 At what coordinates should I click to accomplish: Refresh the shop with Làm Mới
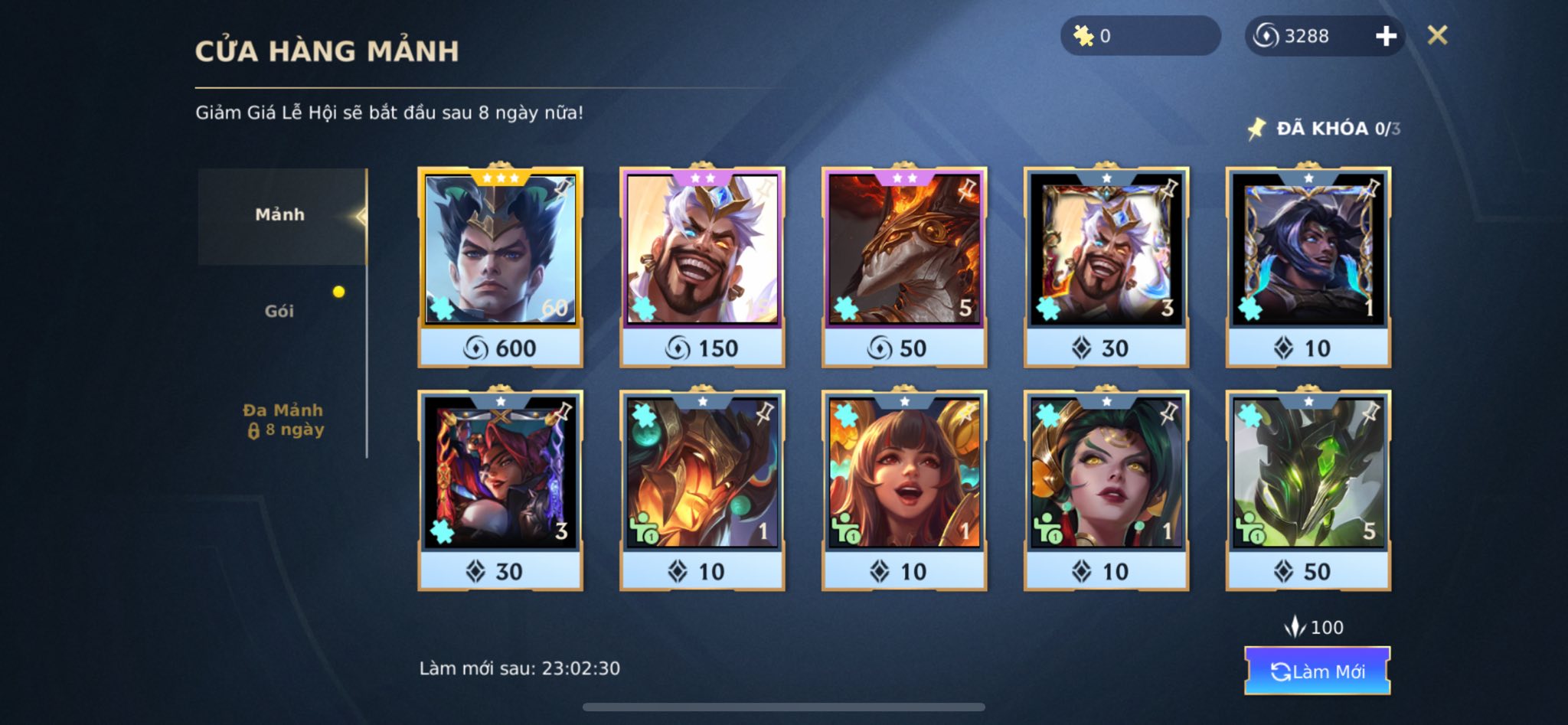(x=1317, y=671)
